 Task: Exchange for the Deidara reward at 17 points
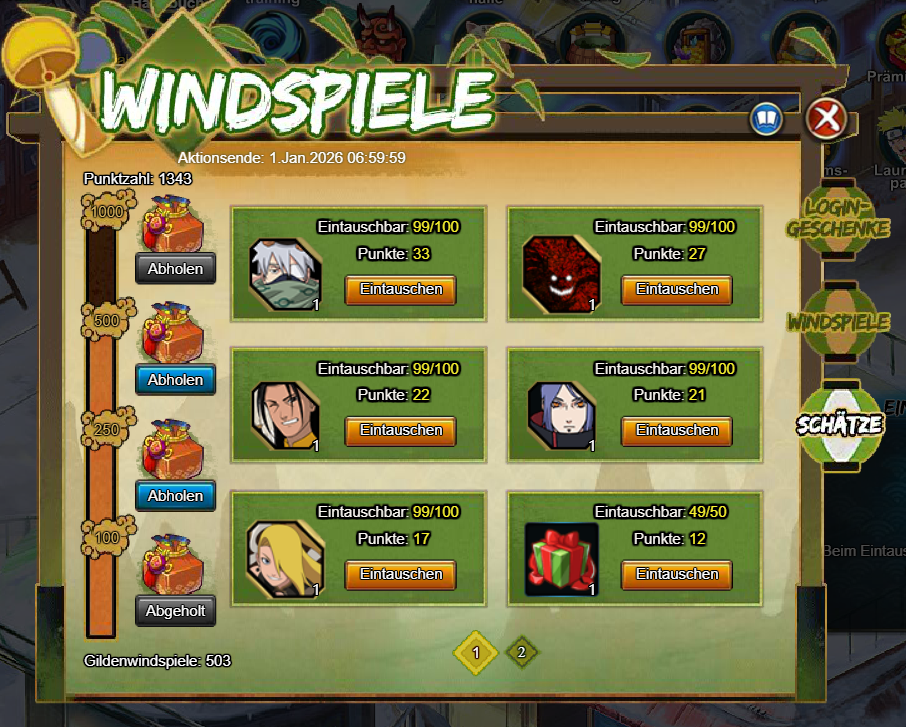400,575
